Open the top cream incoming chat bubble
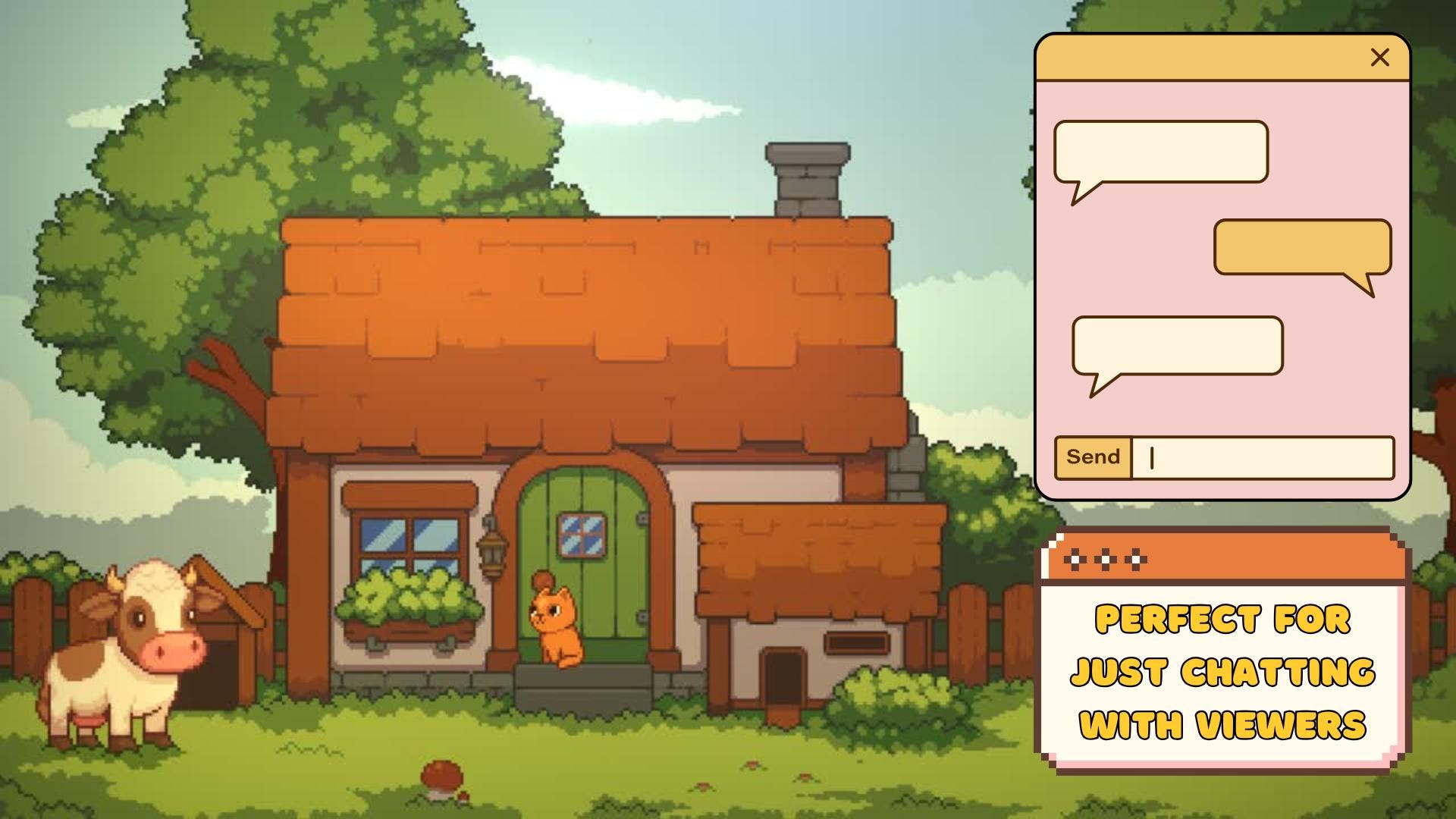This screenshot has height=819, width=1456. pyautogui.click(x=1160, y=152)
